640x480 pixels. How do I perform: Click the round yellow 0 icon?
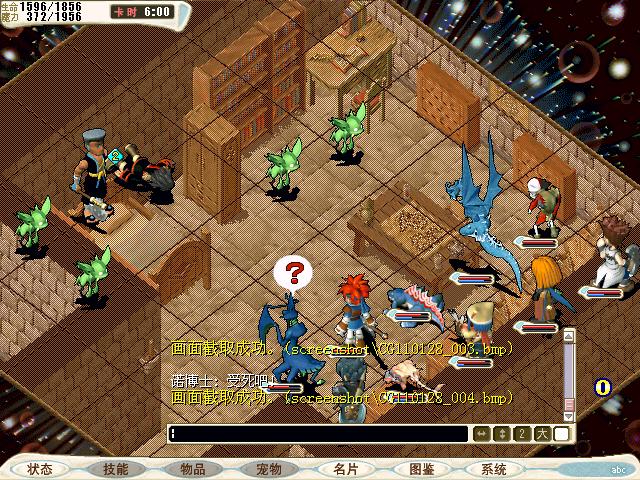(x=603, y=387)
